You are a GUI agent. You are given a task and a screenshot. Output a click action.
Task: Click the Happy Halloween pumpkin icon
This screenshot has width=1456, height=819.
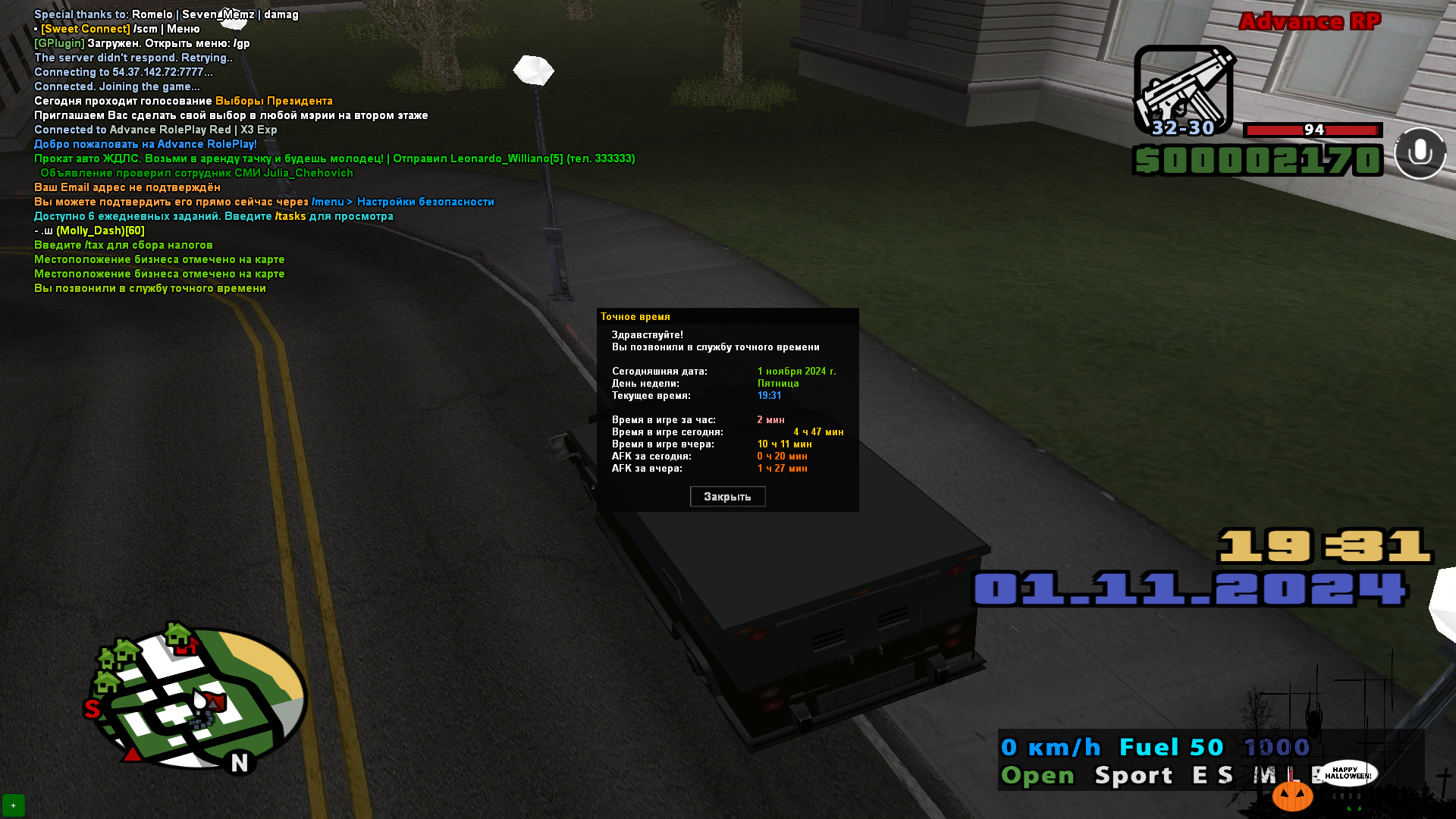(1292, 795)
